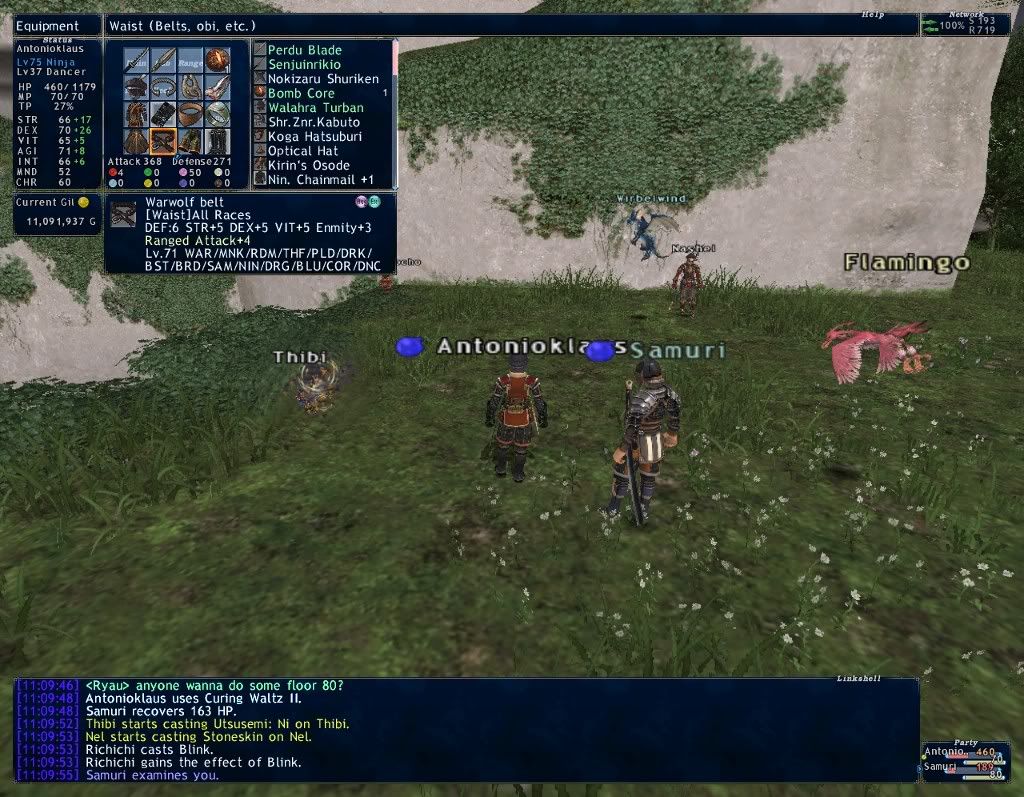Open the Sub weapon equipment slot

(x=163, y=61)
